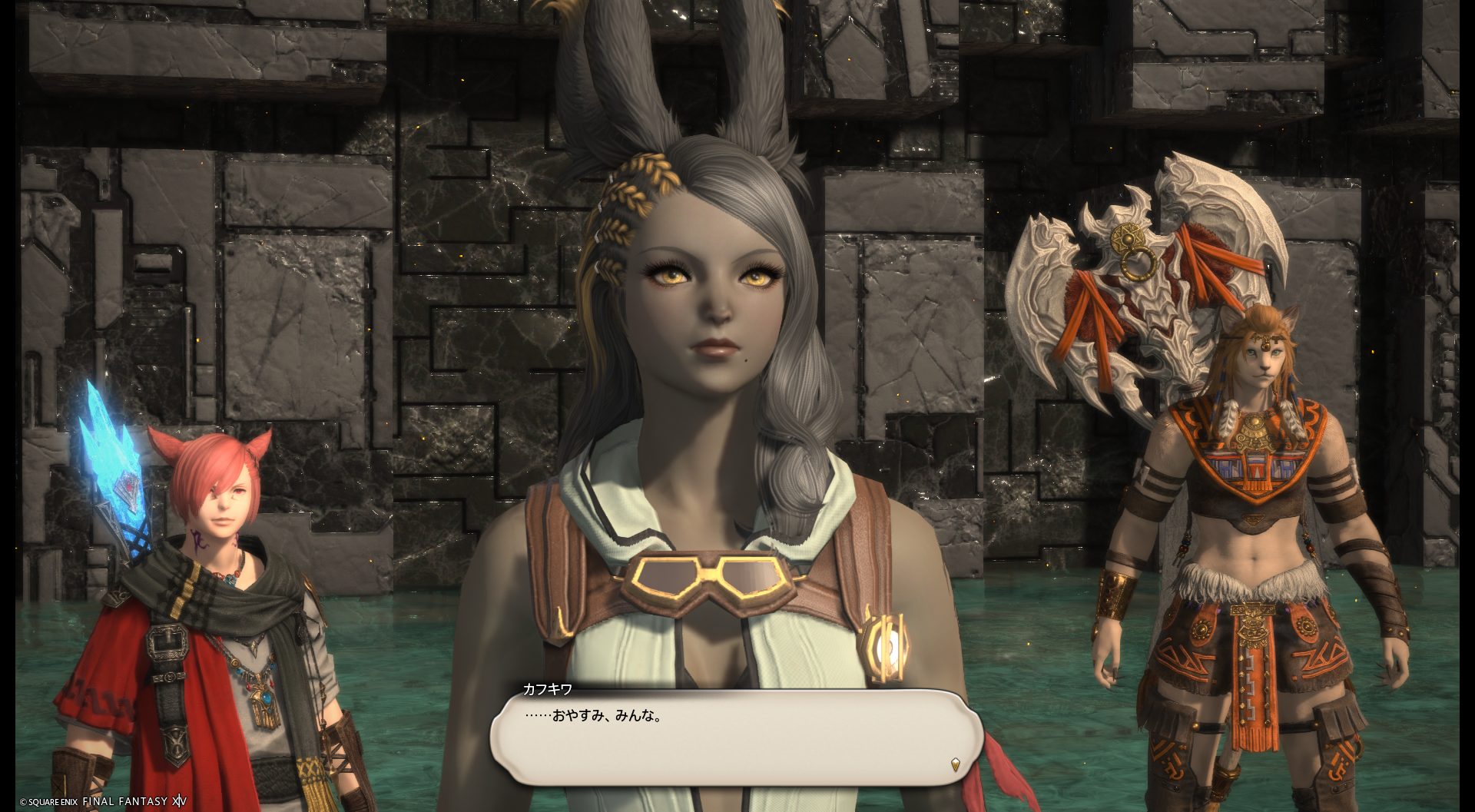Advance the dialogue using the arrow indicator
This screenshot has width=1475, height=812.
[955, 764]
